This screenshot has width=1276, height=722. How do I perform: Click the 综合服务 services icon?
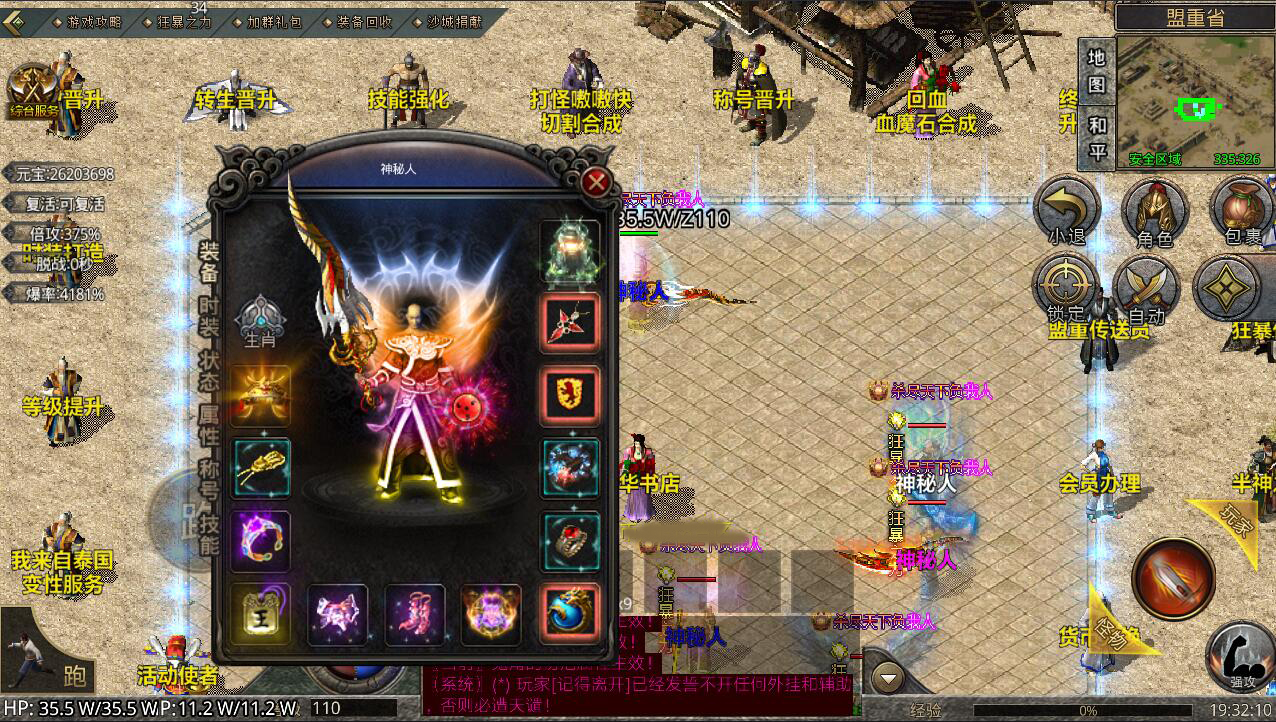pyautogui.click(x=36, y=92)
